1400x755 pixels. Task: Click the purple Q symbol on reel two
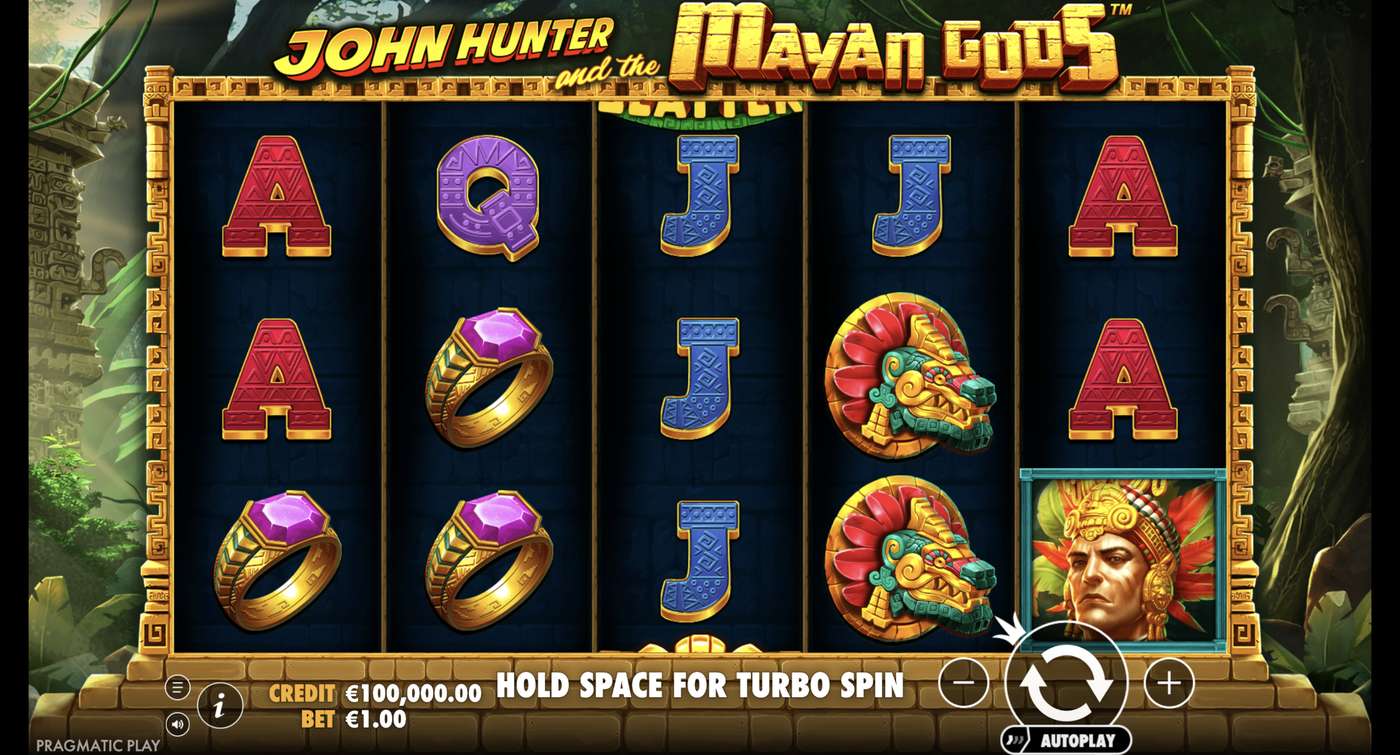(490, 200)
